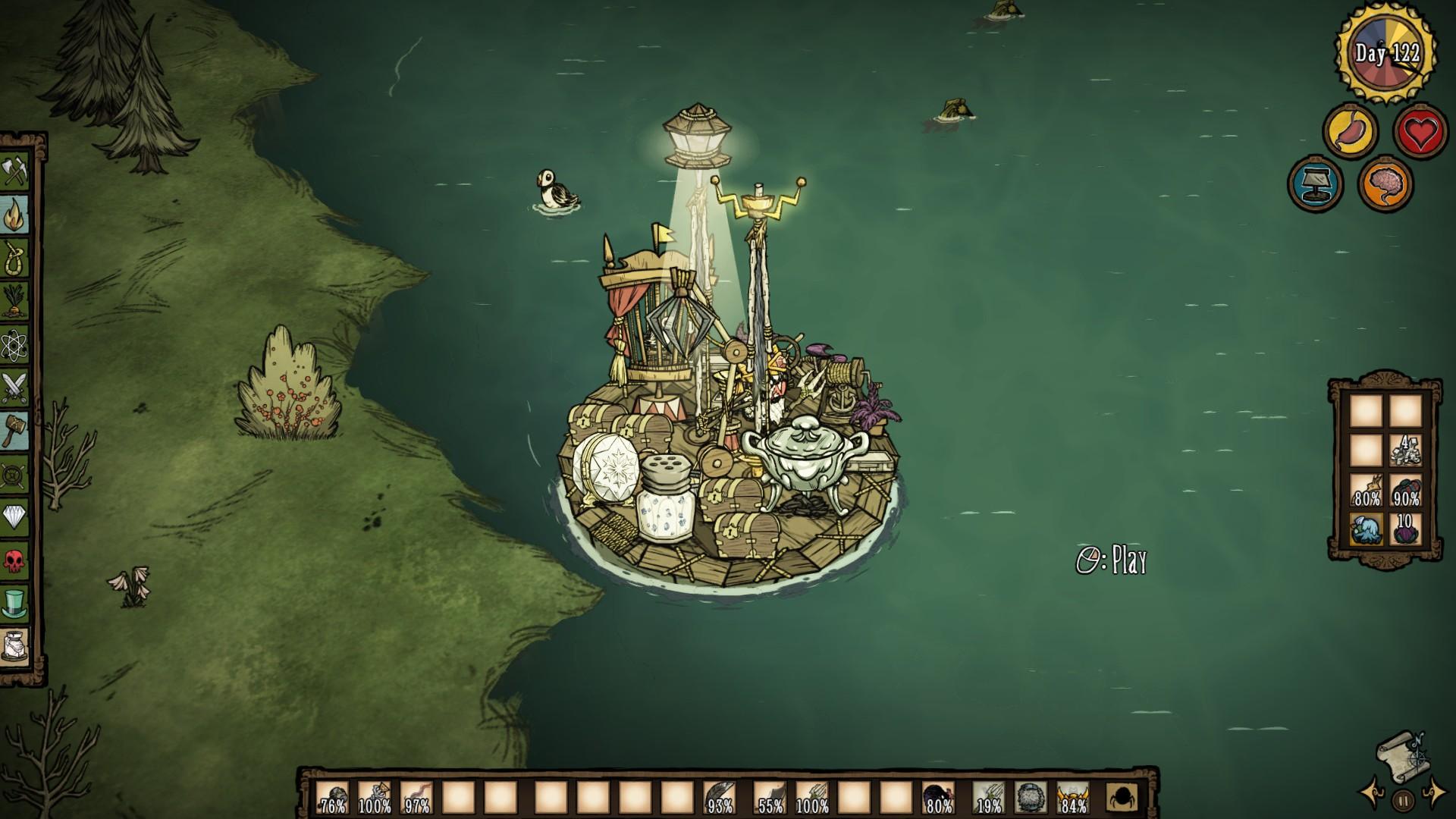Select the spider icon slot

point(1122,798)
